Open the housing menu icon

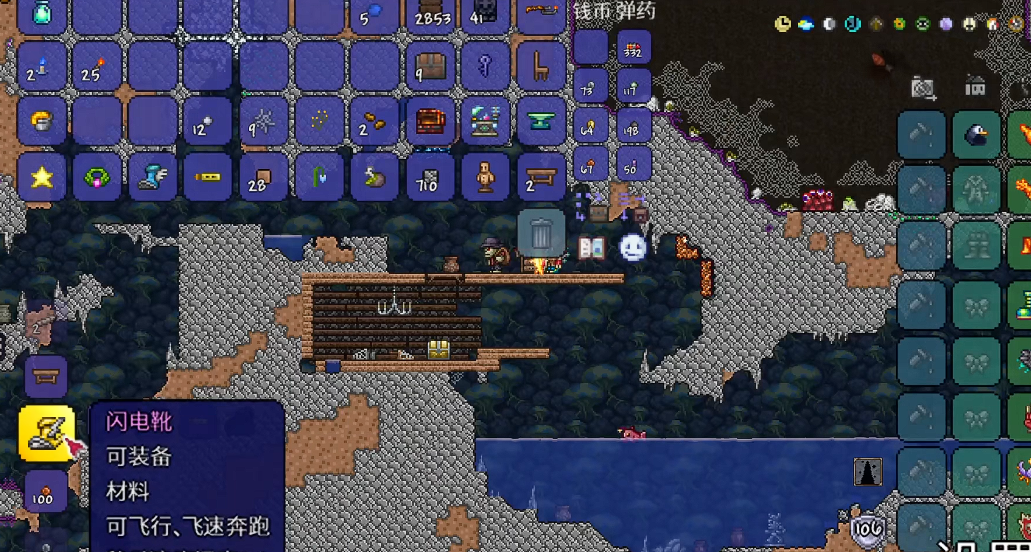click(x=975, y=88)
